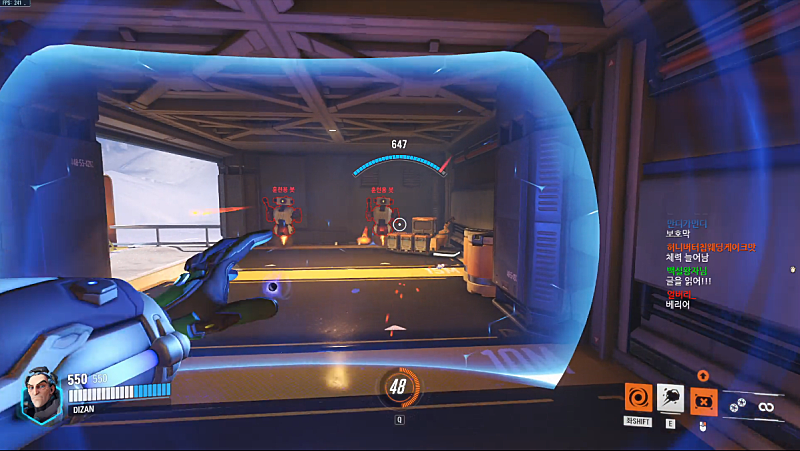This screenshot has height=451, width=800.
Task: Click the orange up-arrow icon above the barrier ability
Action: tap(703, 376)
